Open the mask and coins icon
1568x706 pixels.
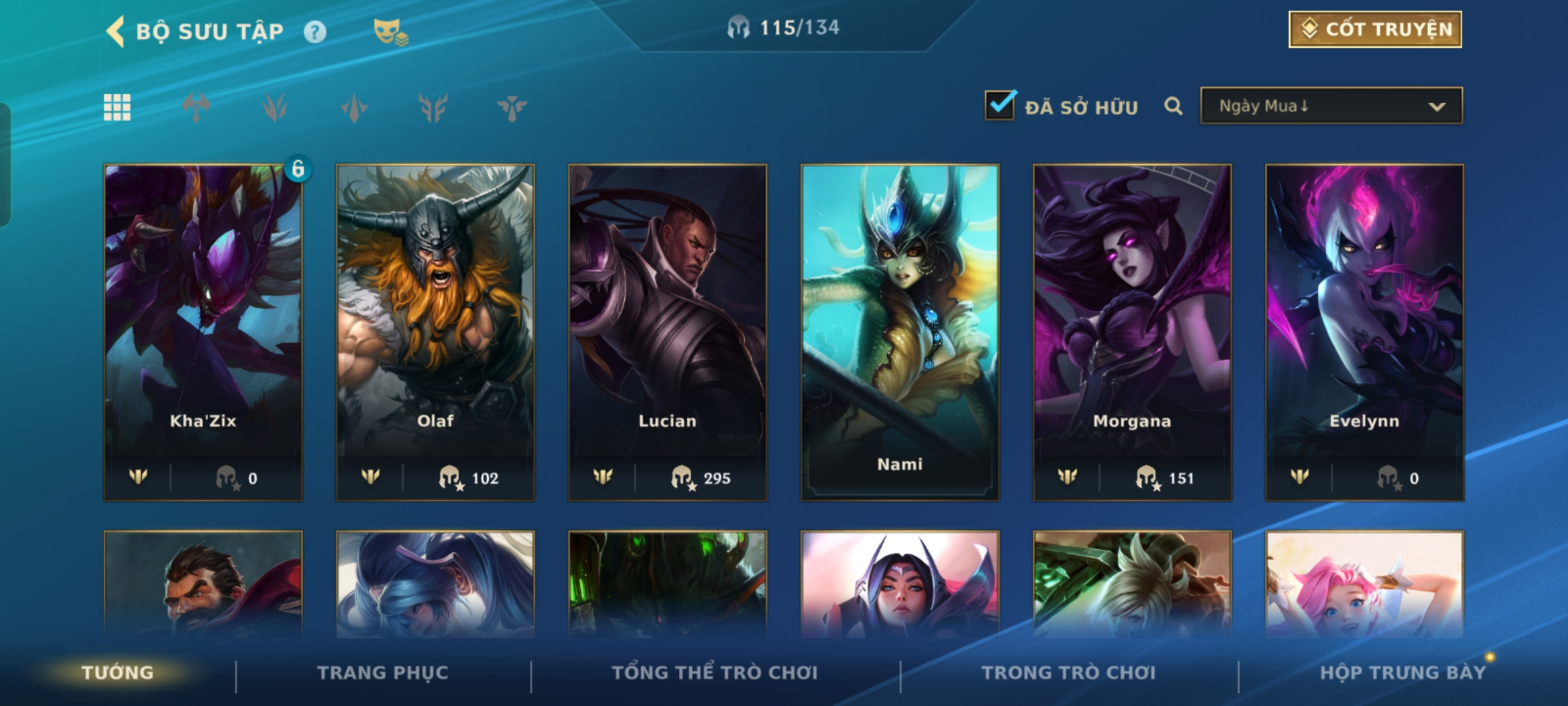390,31
